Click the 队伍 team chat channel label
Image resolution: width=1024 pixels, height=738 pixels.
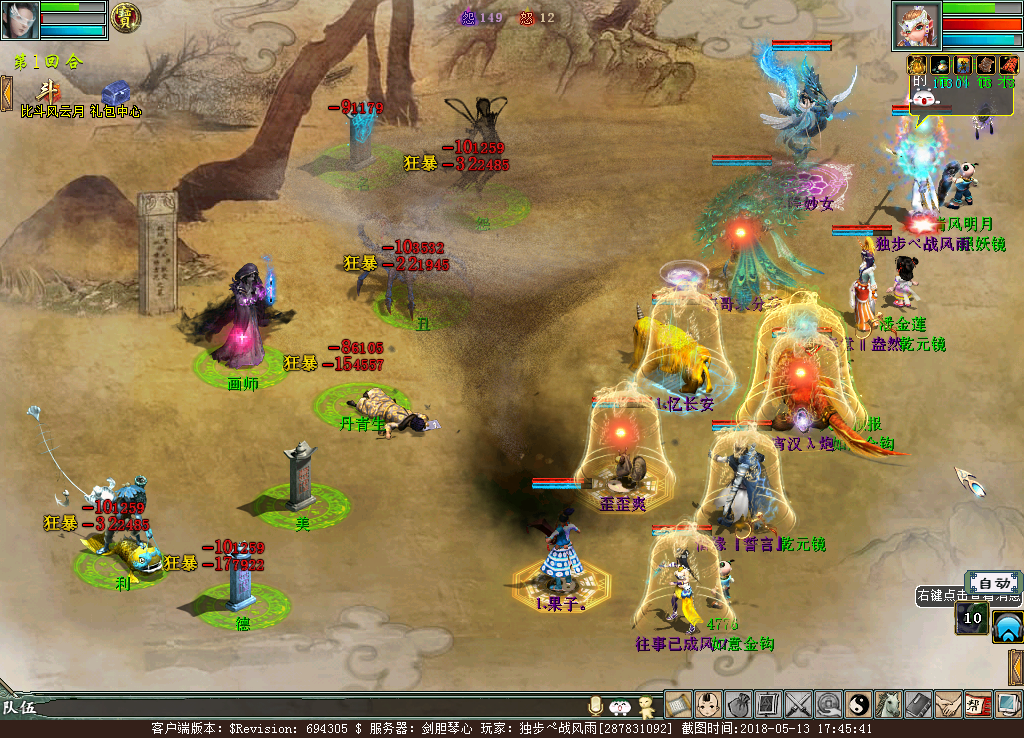tap(18, 708)
